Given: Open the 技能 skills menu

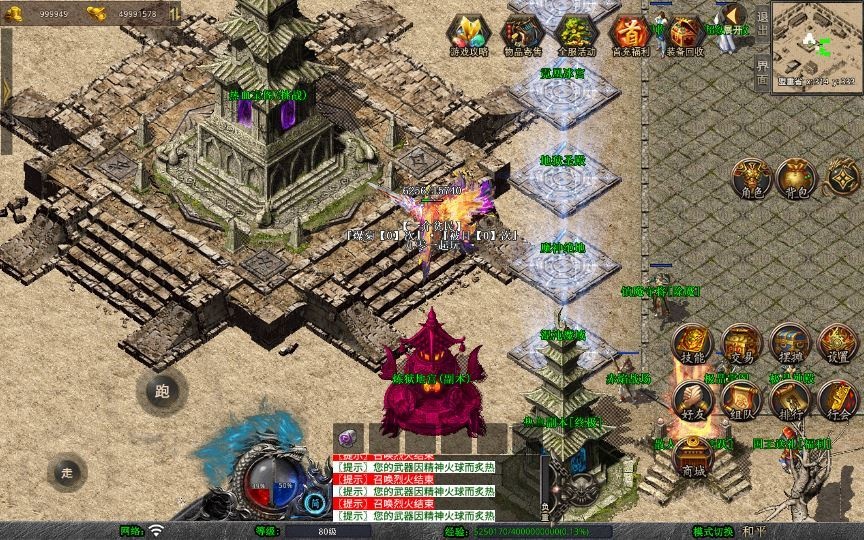Looking at the screenshot, I should click(x=691, y=344).
